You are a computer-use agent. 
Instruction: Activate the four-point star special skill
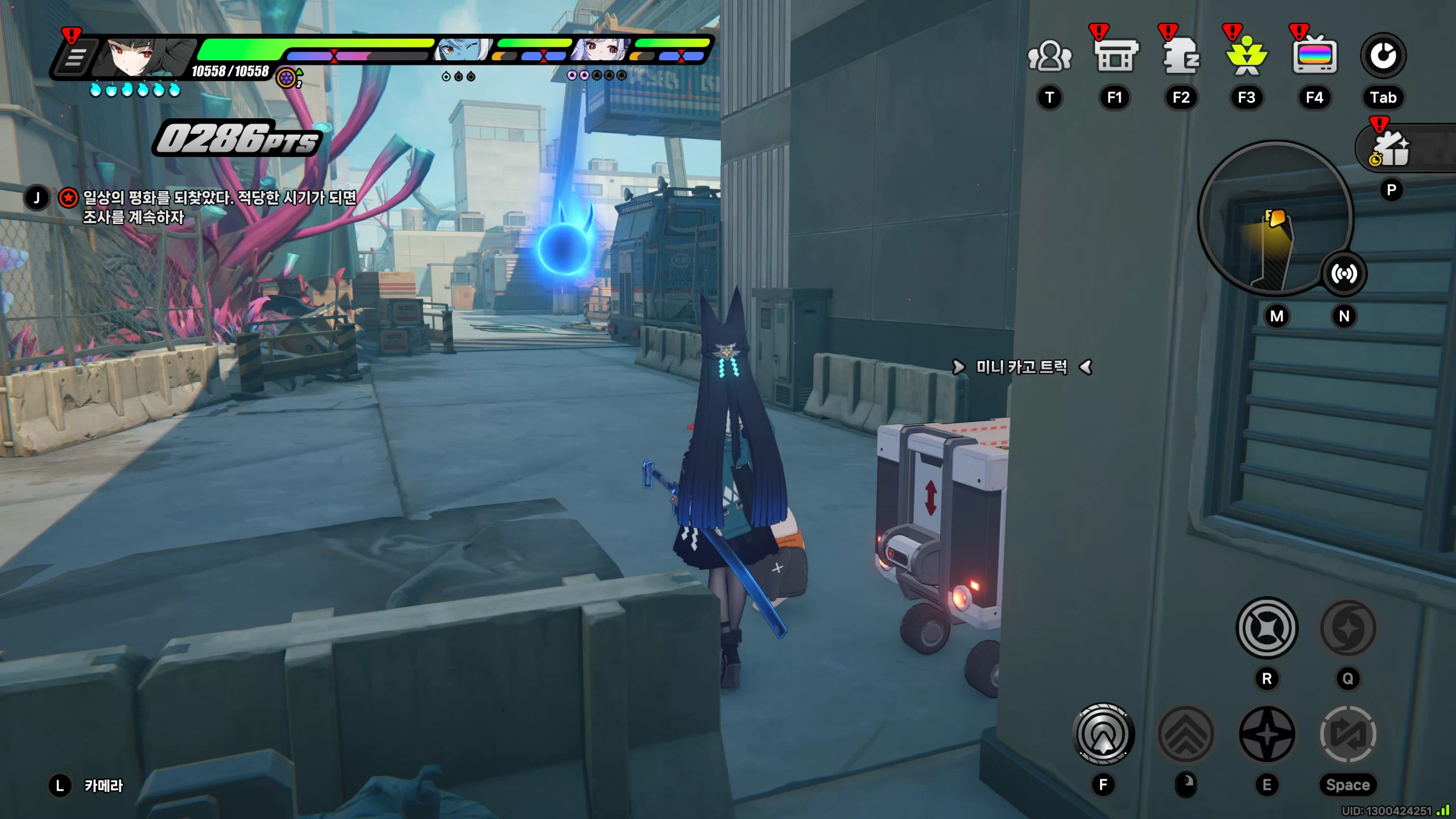pyautogui.click(x=1267, y=734)
